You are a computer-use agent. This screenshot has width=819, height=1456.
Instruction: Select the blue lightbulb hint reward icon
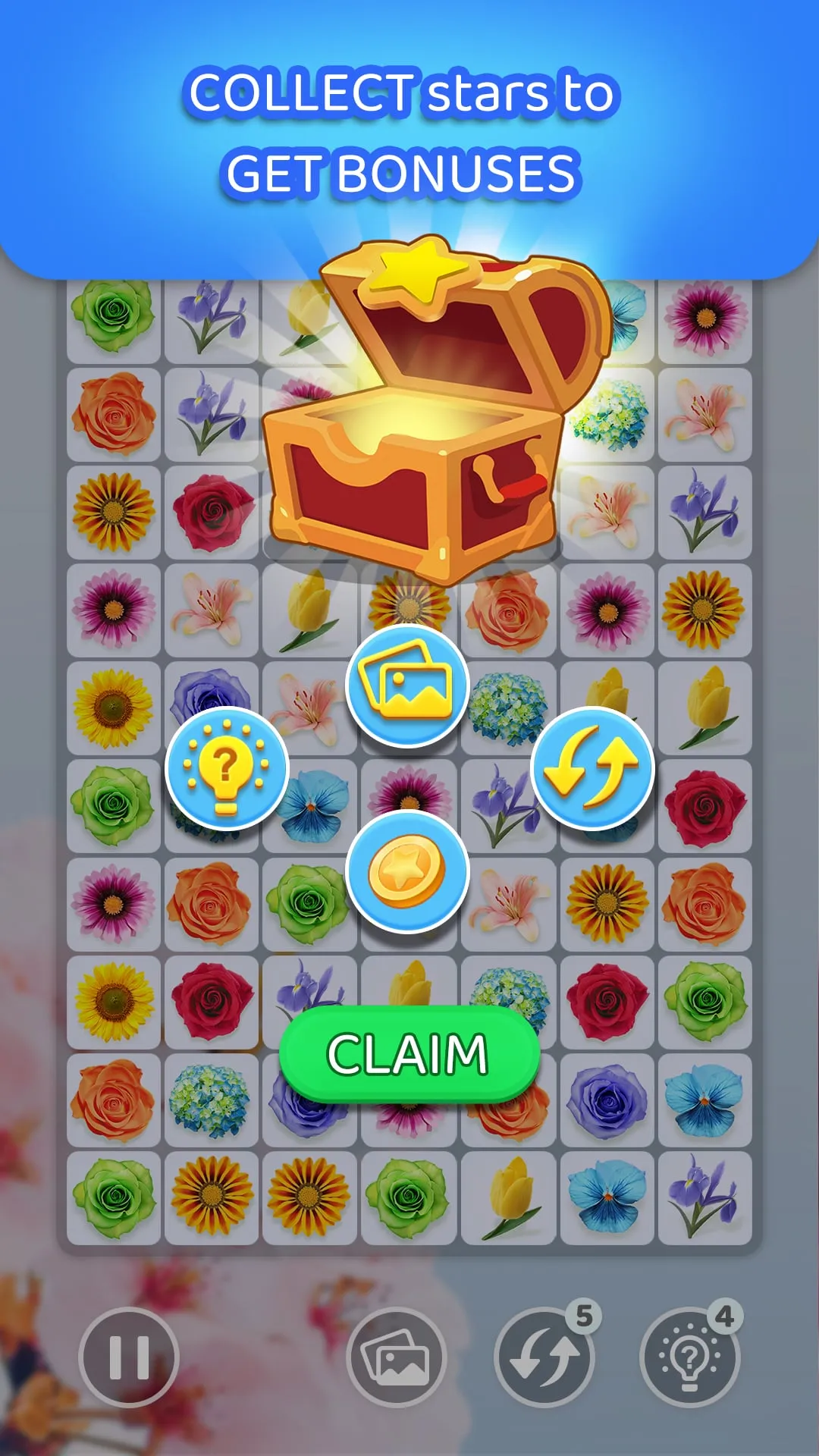pyautogui.click(x=227, y=768)
